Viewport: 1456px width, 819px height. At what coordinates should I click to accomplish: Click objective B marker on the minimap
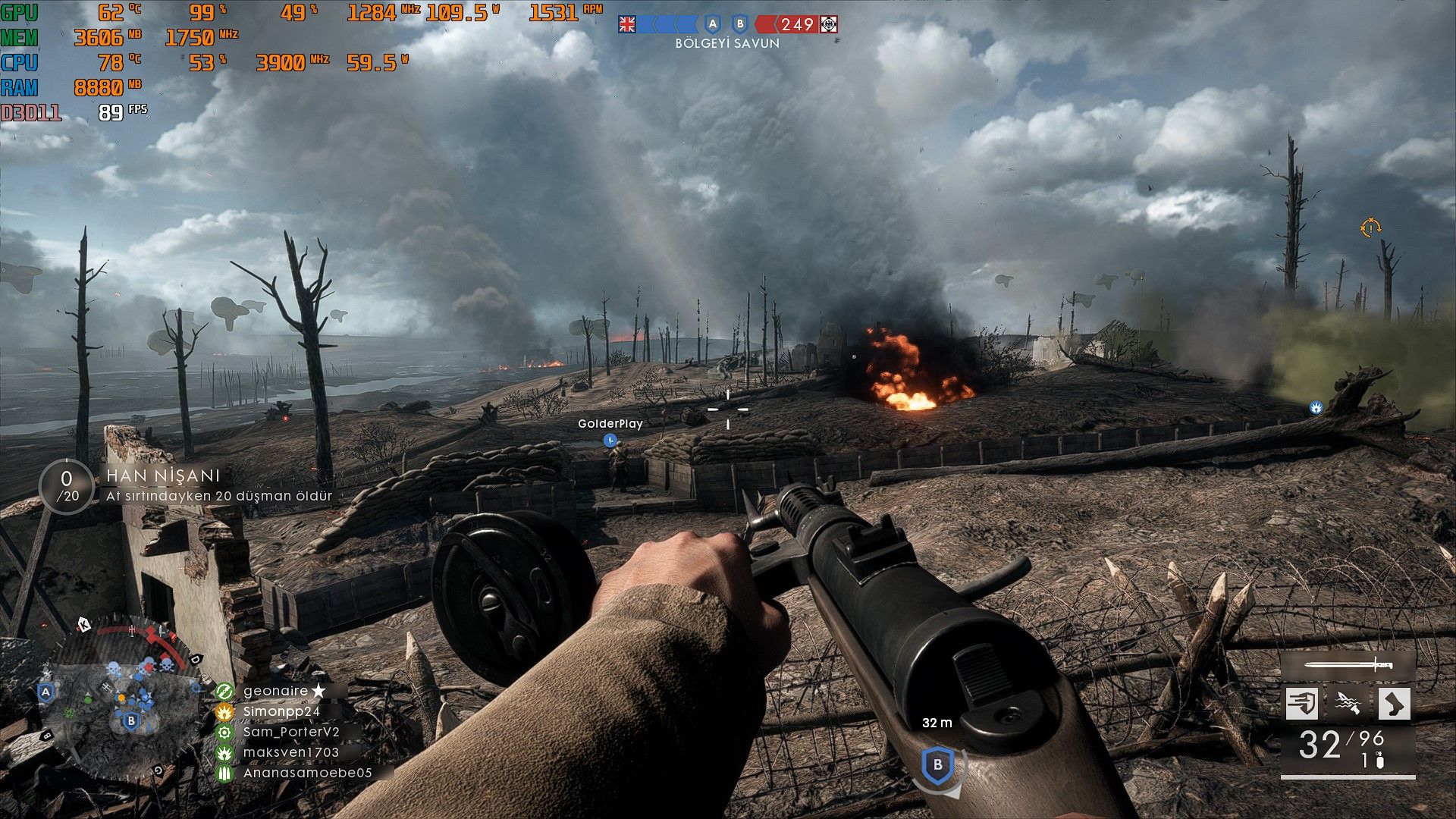tap(131, 720)
